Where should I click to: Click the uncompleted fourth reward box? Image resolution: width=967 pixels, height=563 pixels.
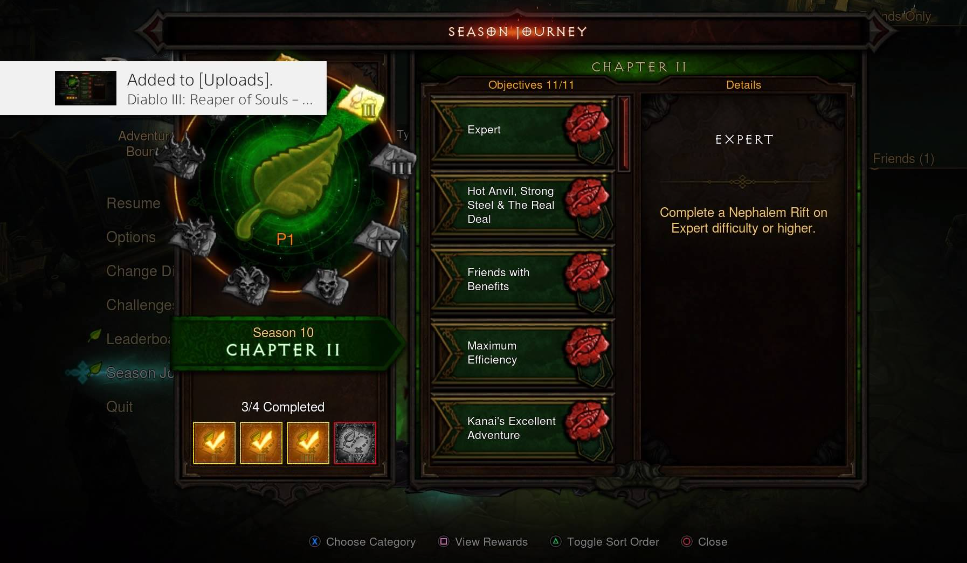tap(355, 443)
